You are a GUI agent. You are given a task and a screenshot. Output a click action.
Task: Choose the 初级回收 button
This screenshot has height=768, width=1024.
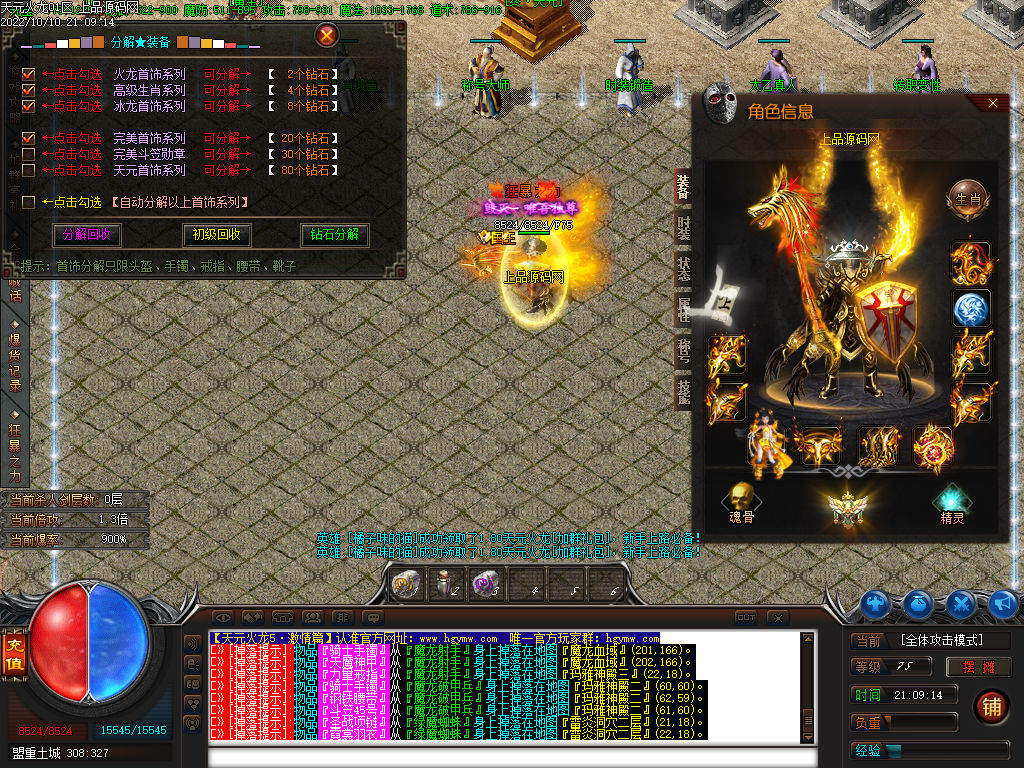point(216,235)
